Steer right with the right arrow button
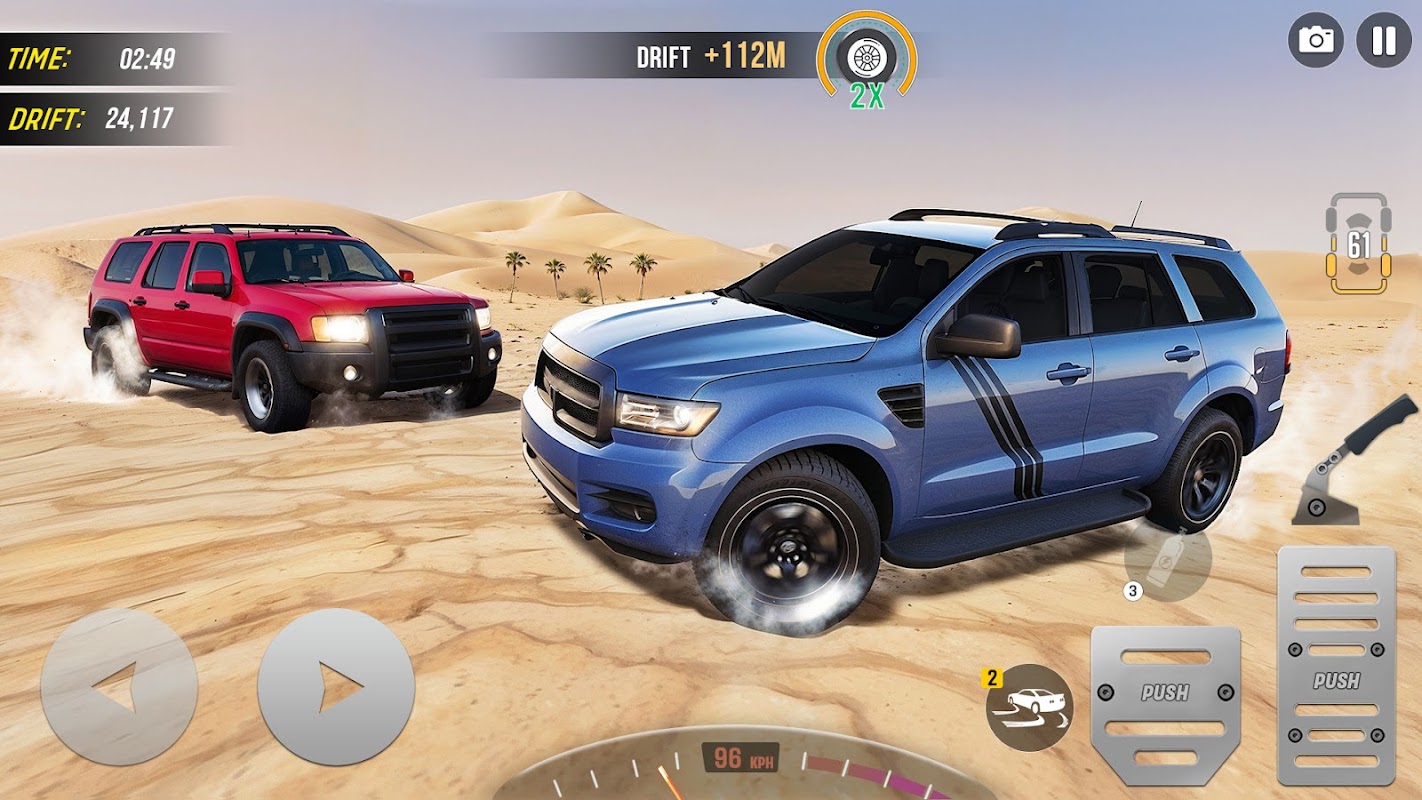This screenshot has width=1422, height=800. click(336, 687)
